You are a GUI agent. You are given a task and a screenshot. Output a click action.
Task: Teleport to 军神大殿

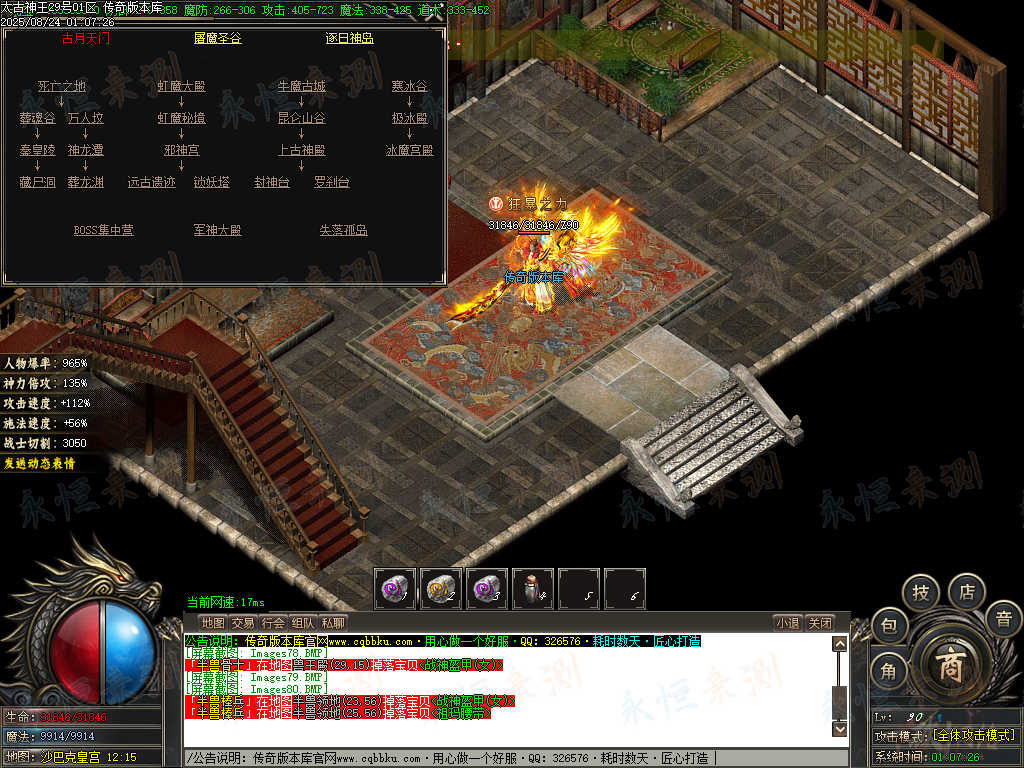217,230
